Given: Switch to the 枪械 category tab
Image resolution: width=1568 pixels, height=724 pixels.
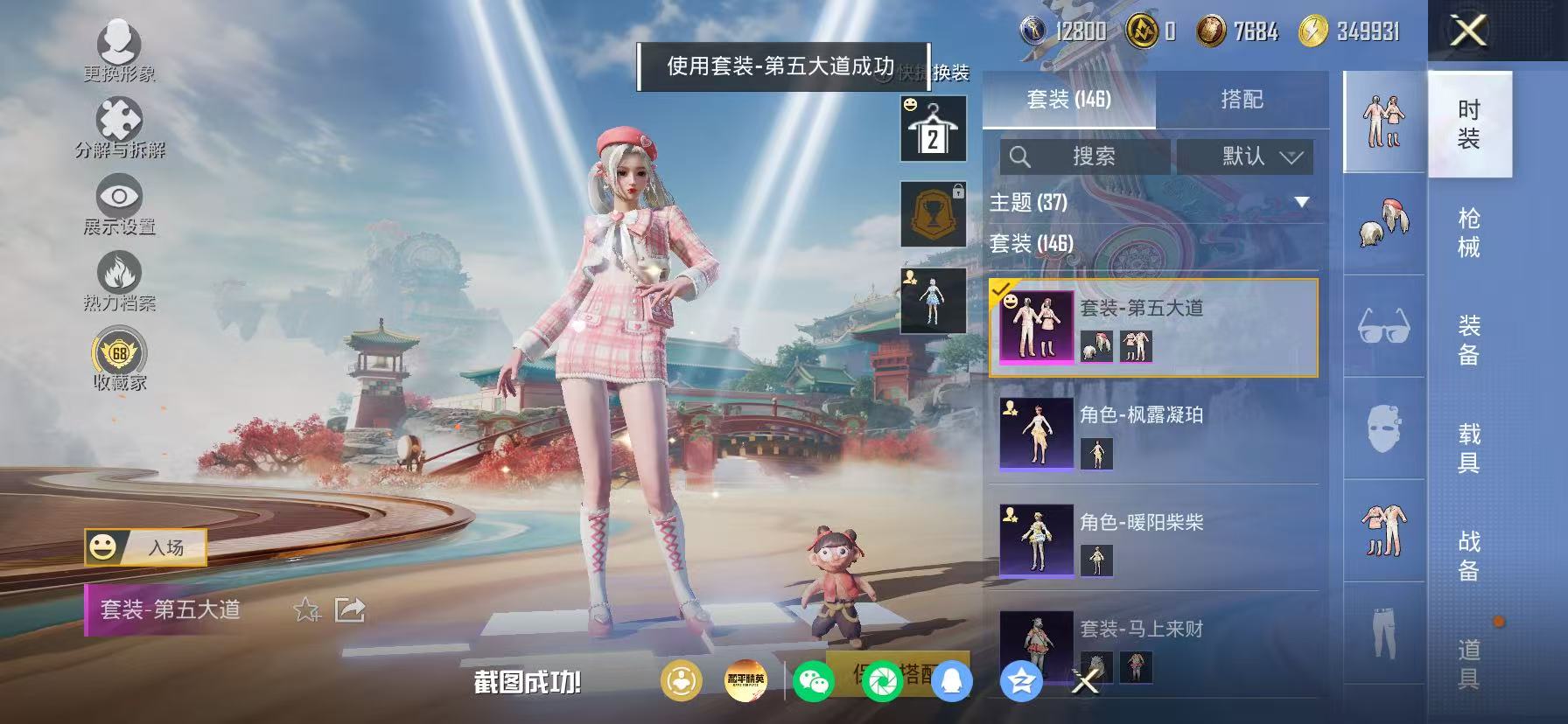Looking at the screenshot, I should click(1468, 232).
